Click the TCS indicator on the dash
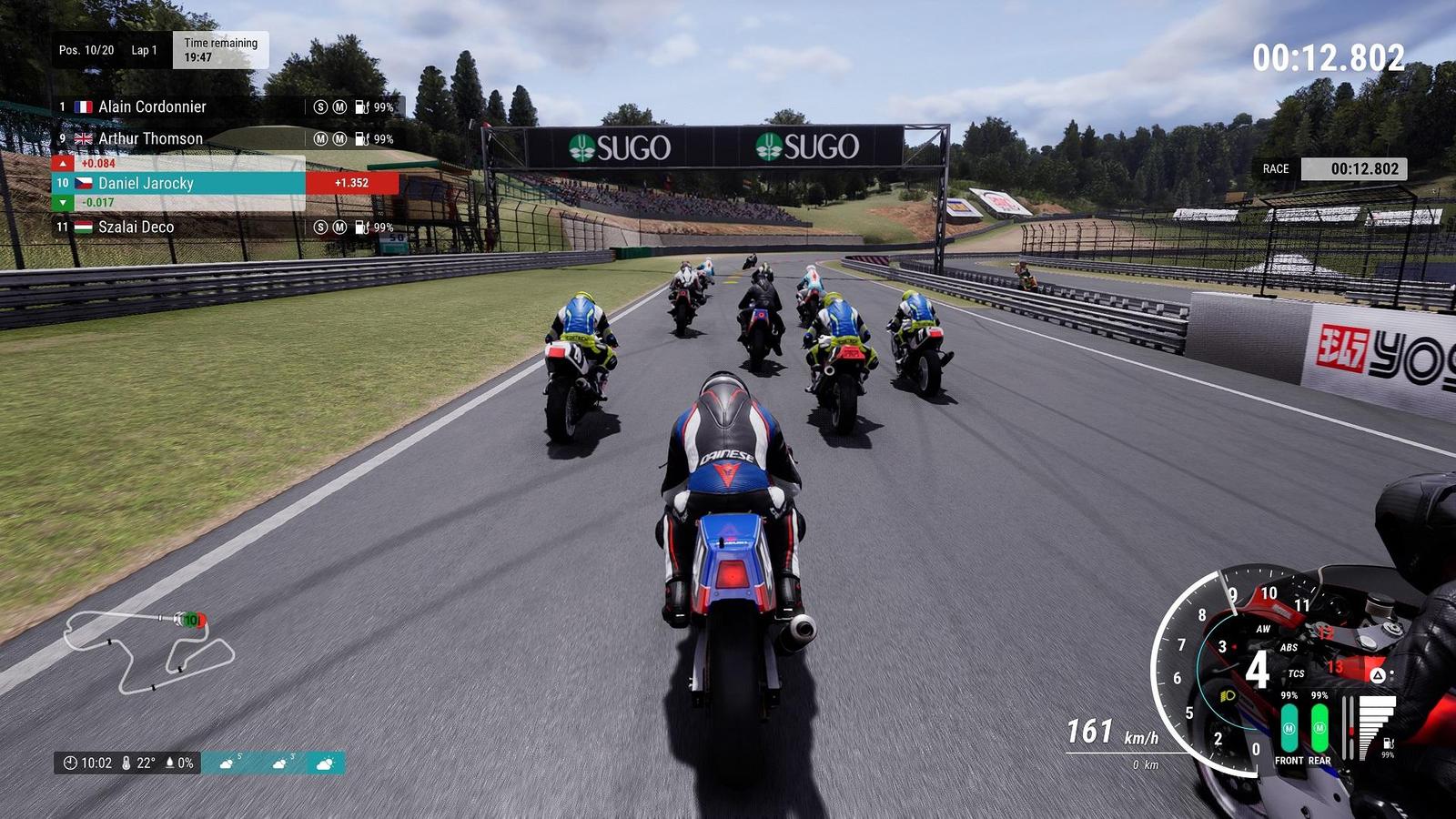Viewport: 1456px width, 819px height. coord(1296,674)
